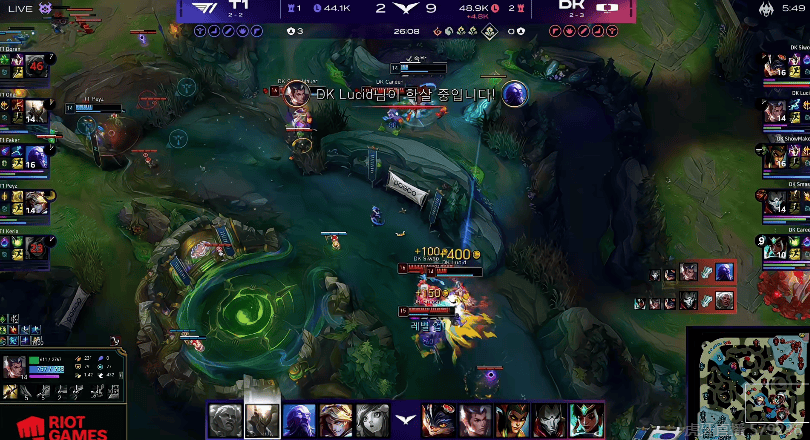
Task: Choose the blue-skinned bald champion in bottom bar
Action: pyautogui.click(x=300, y=421)
